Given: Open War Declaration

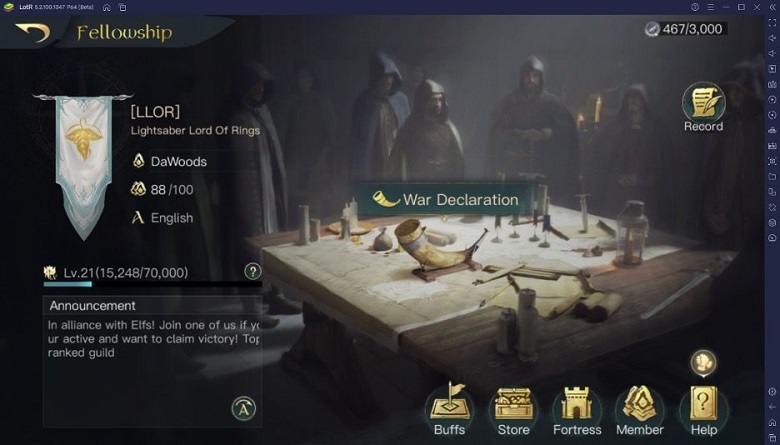Looking at the screenshot, I should coord(446,199).
